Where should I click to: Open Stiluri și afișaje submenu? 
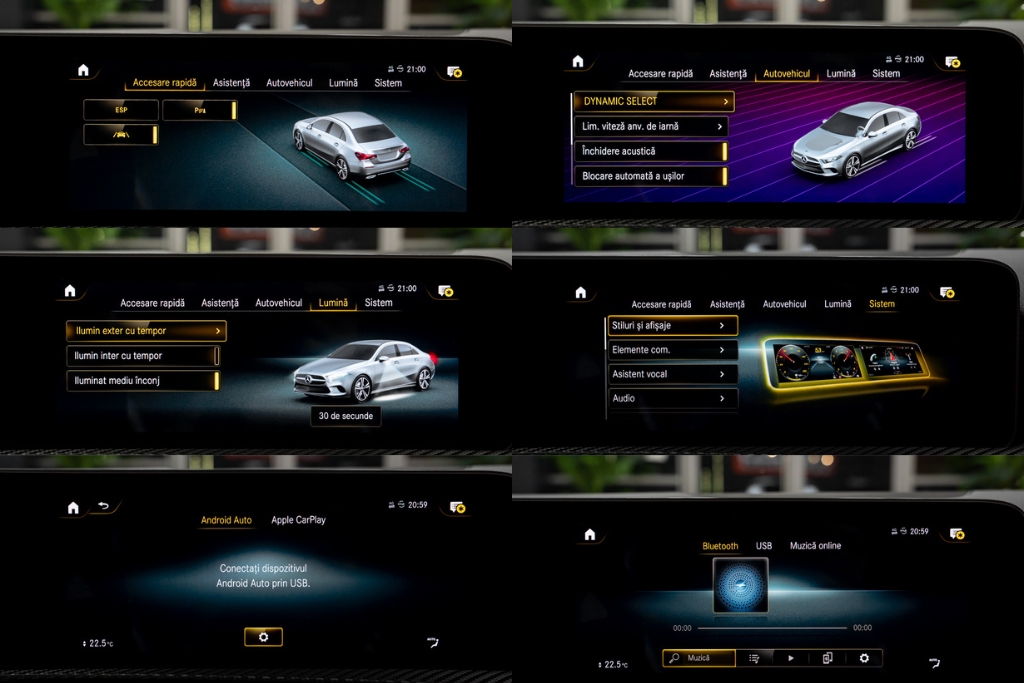[672, 326]
